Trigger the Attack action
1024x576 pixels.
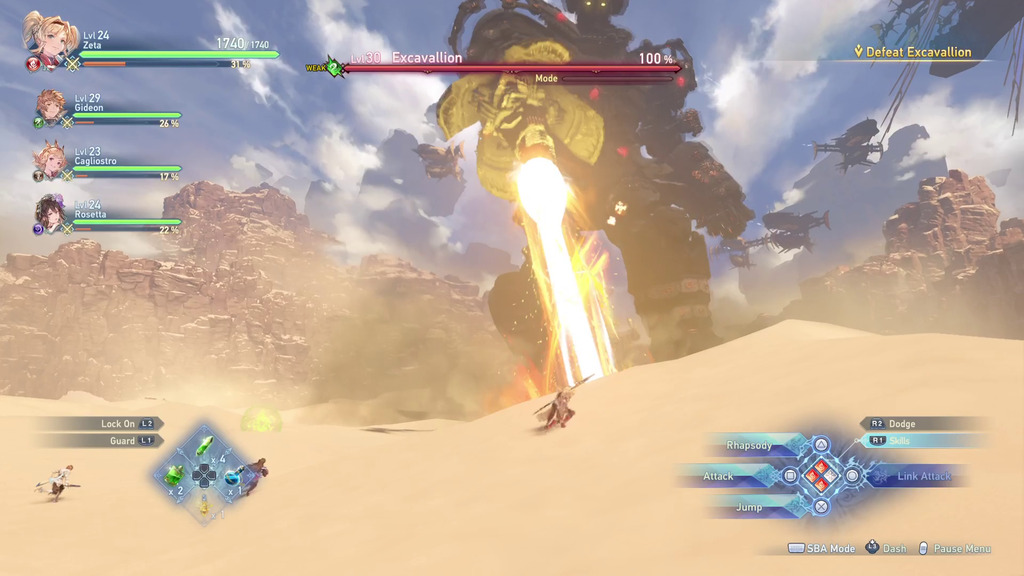pyautogui.click(x=718, y=476)
